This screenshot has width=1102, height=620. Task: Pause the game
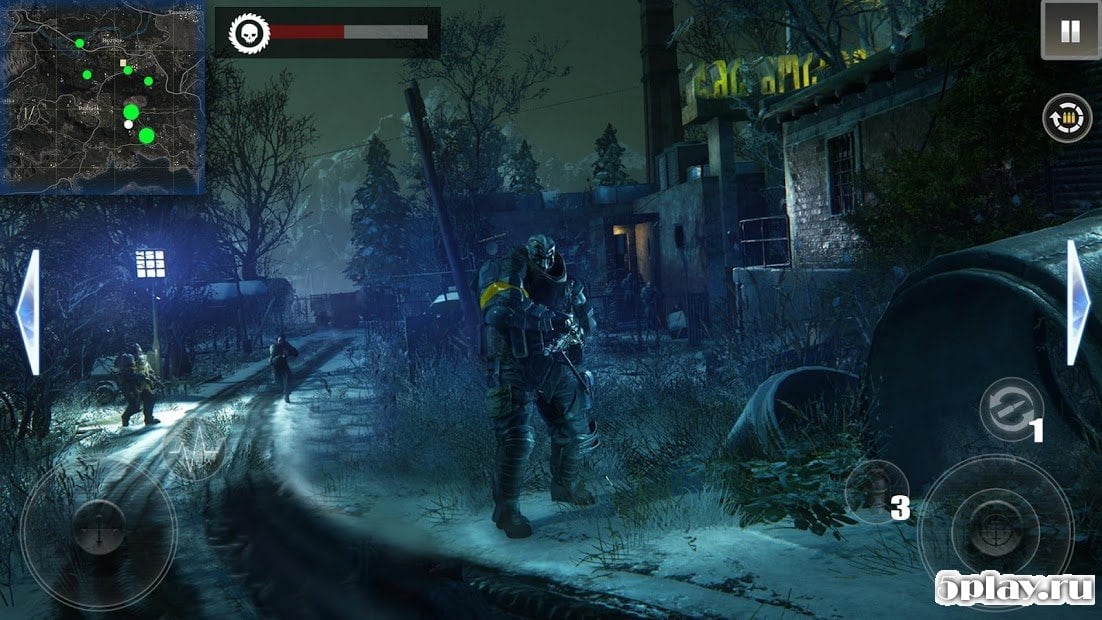tap(1070, 31)
